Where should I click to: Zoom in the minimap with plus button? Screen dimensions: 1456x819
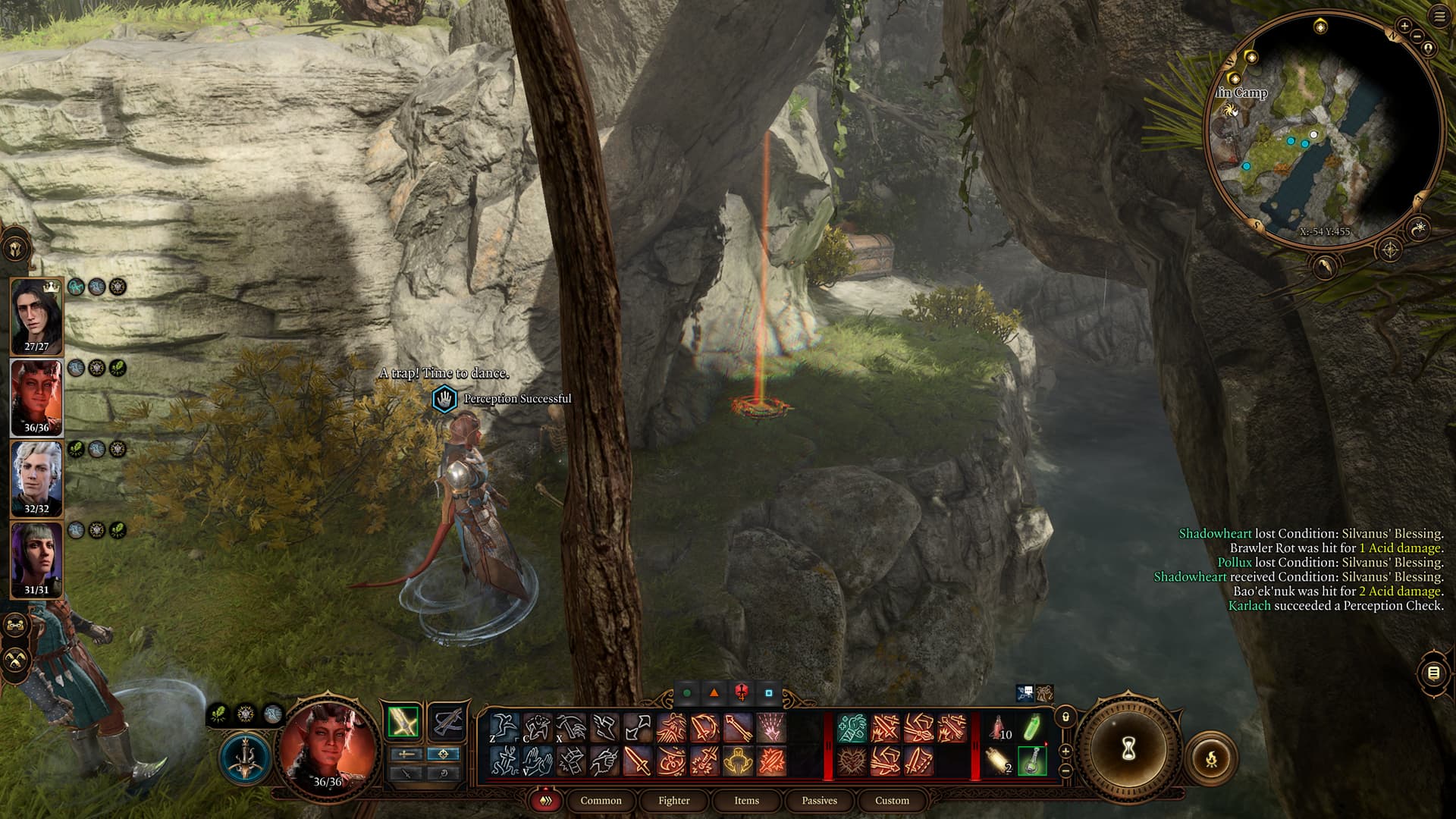click(1404, 27)
